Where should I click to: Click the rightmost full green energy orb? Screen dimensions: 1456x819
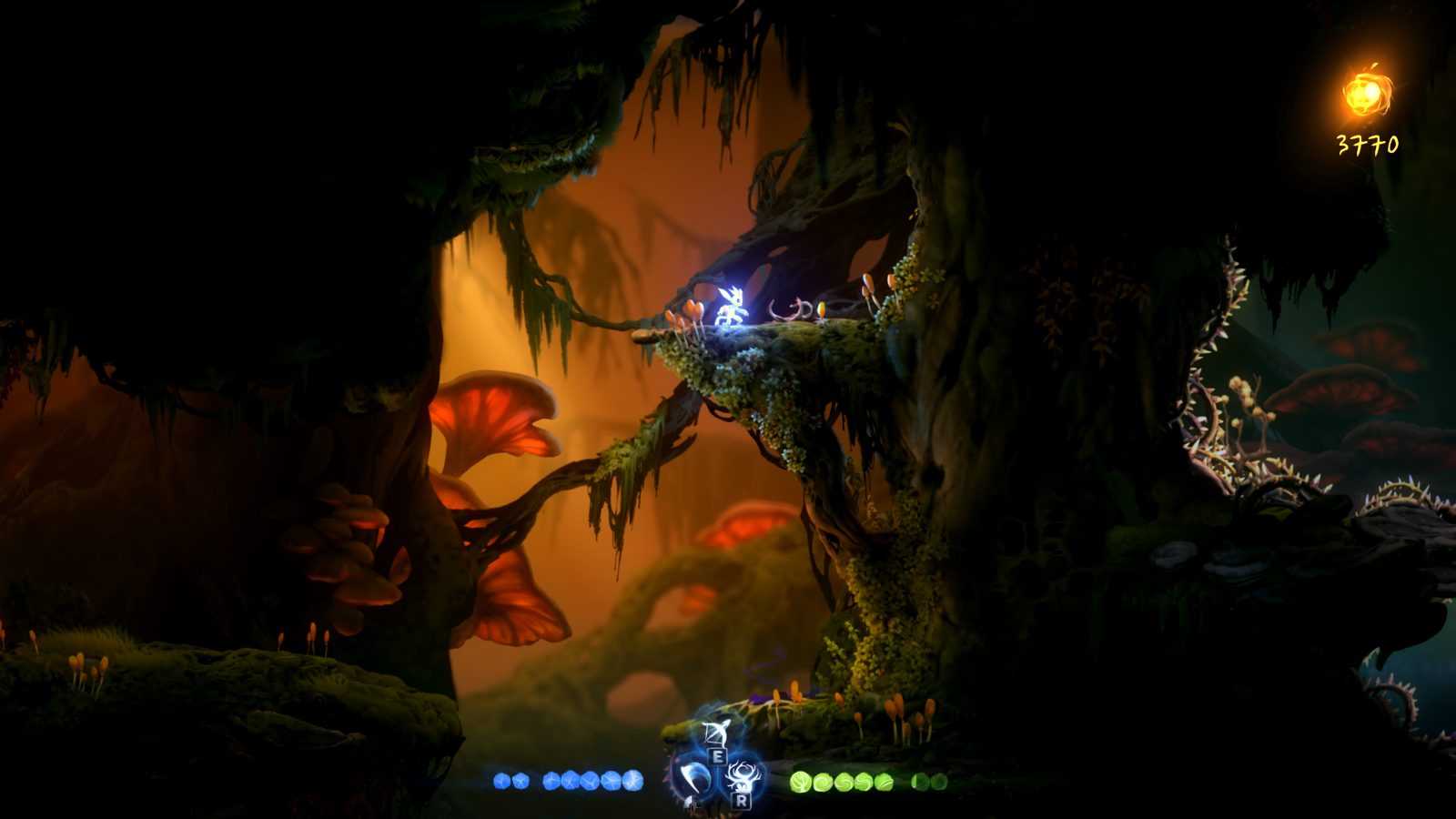pyautogui.click(x=882, y=783)
